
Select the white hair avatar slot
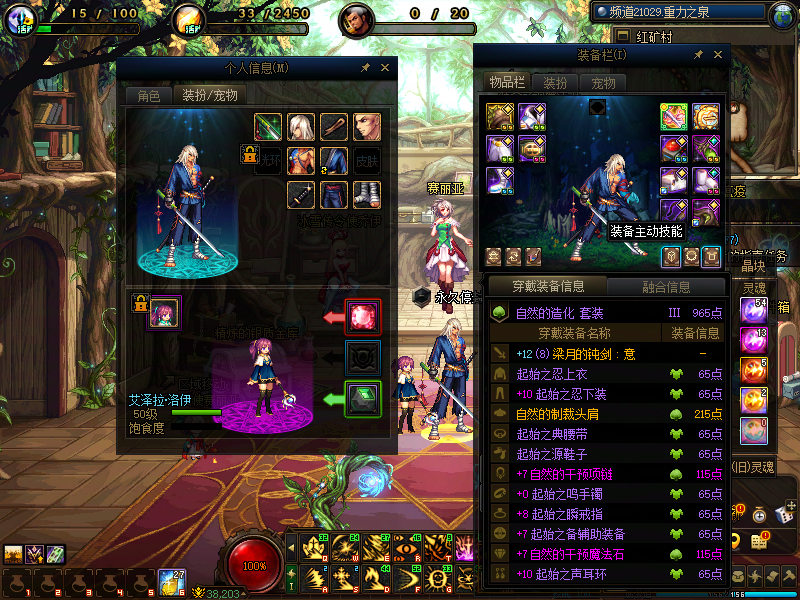[x=301, y=127]
